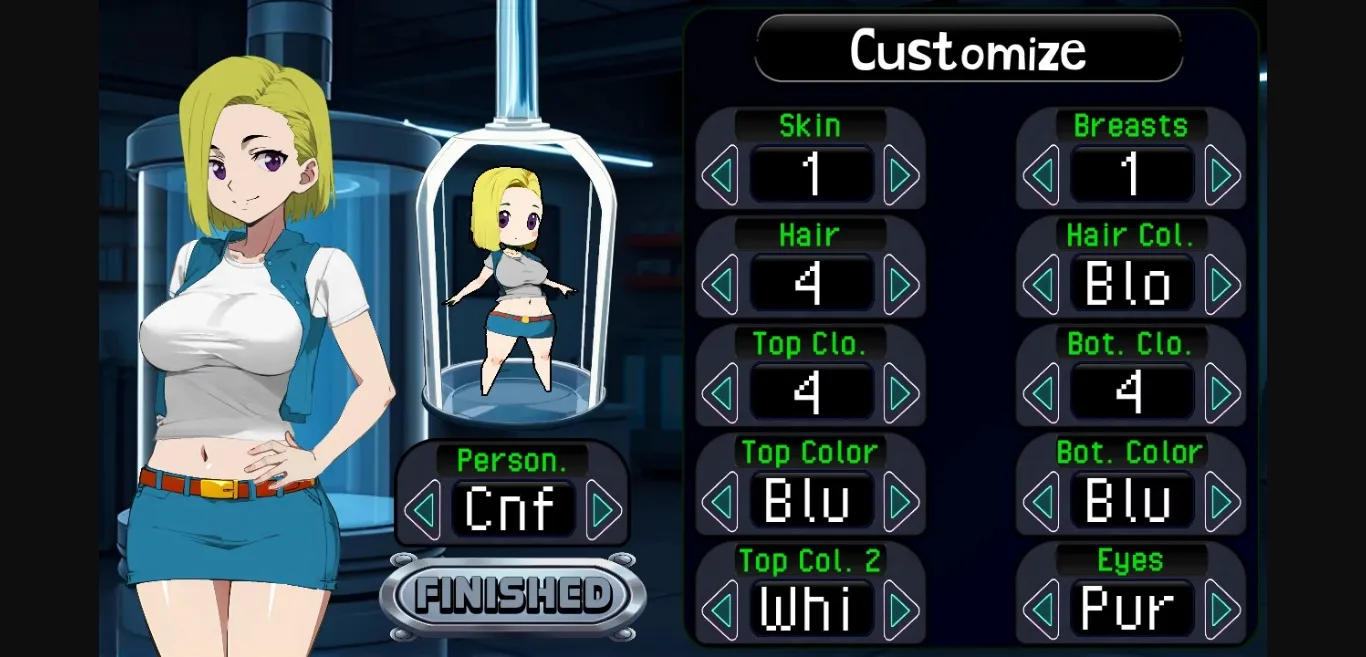Switch to previous Top Color
The width and height of the screenshot is (1366, 657).
(720, 501)
